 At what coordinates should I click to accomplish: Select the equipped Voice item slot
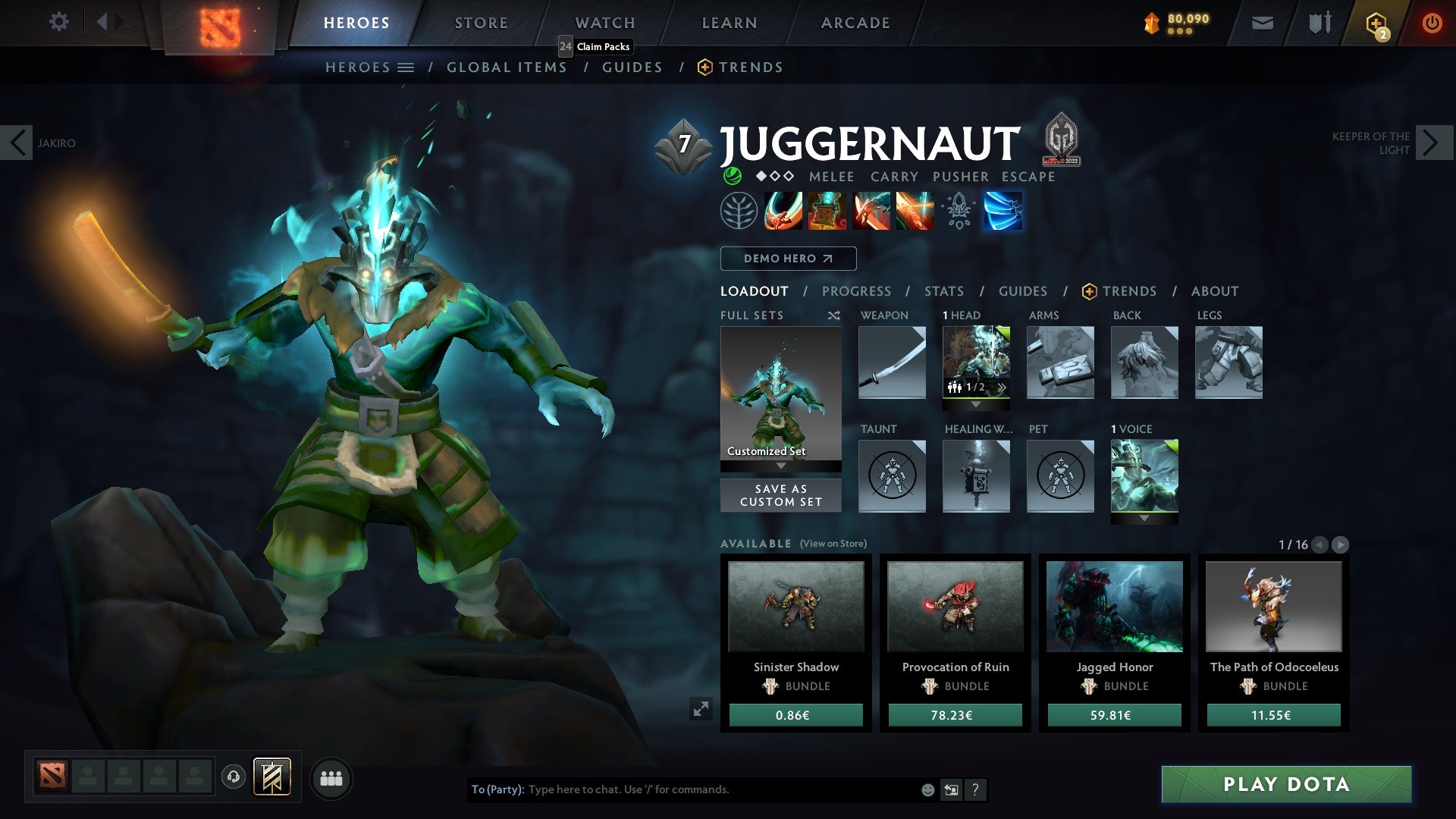point(1144,476)
